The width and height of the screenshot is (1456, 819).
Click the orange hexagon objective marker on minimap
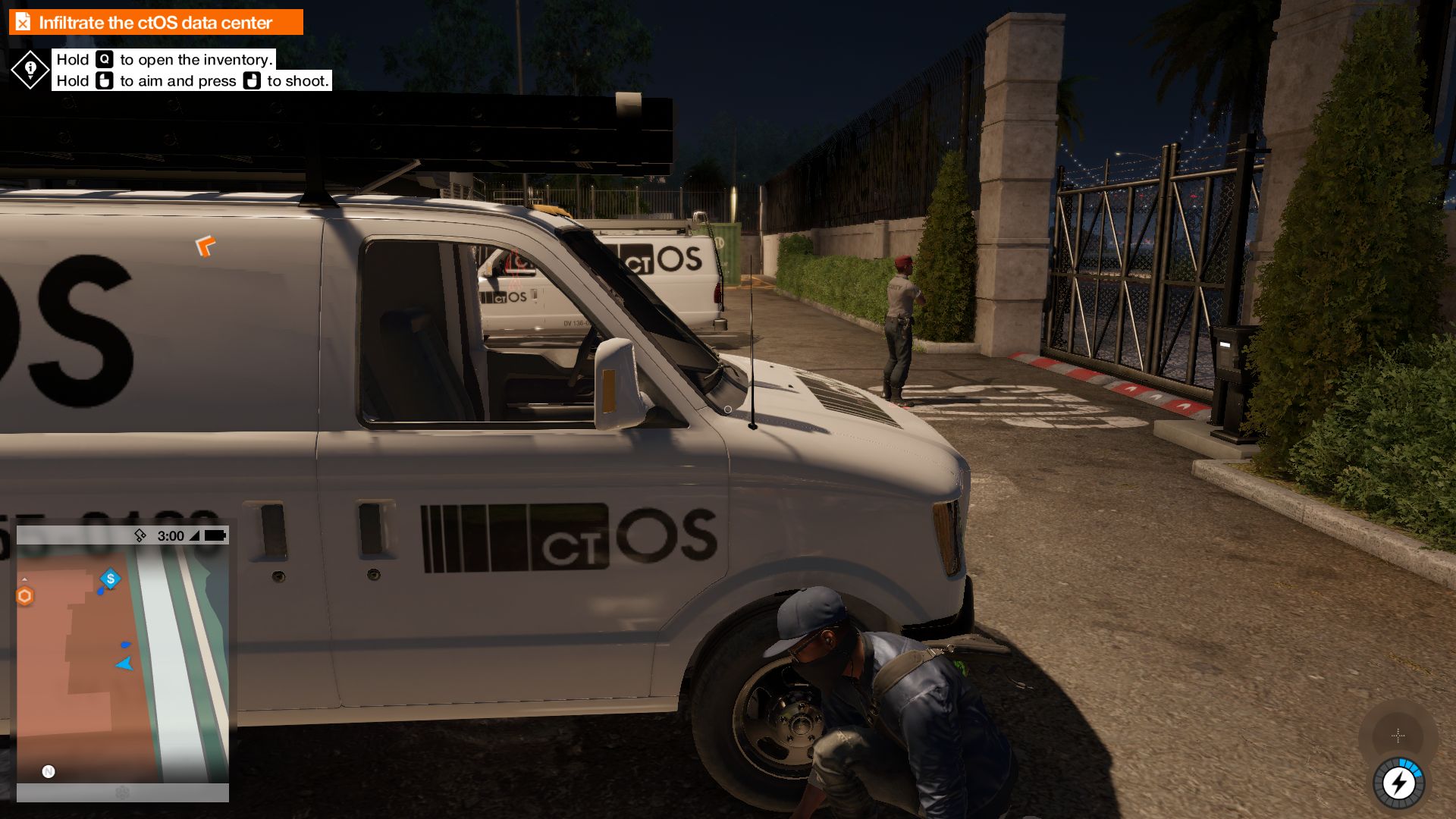pos(25,596)
